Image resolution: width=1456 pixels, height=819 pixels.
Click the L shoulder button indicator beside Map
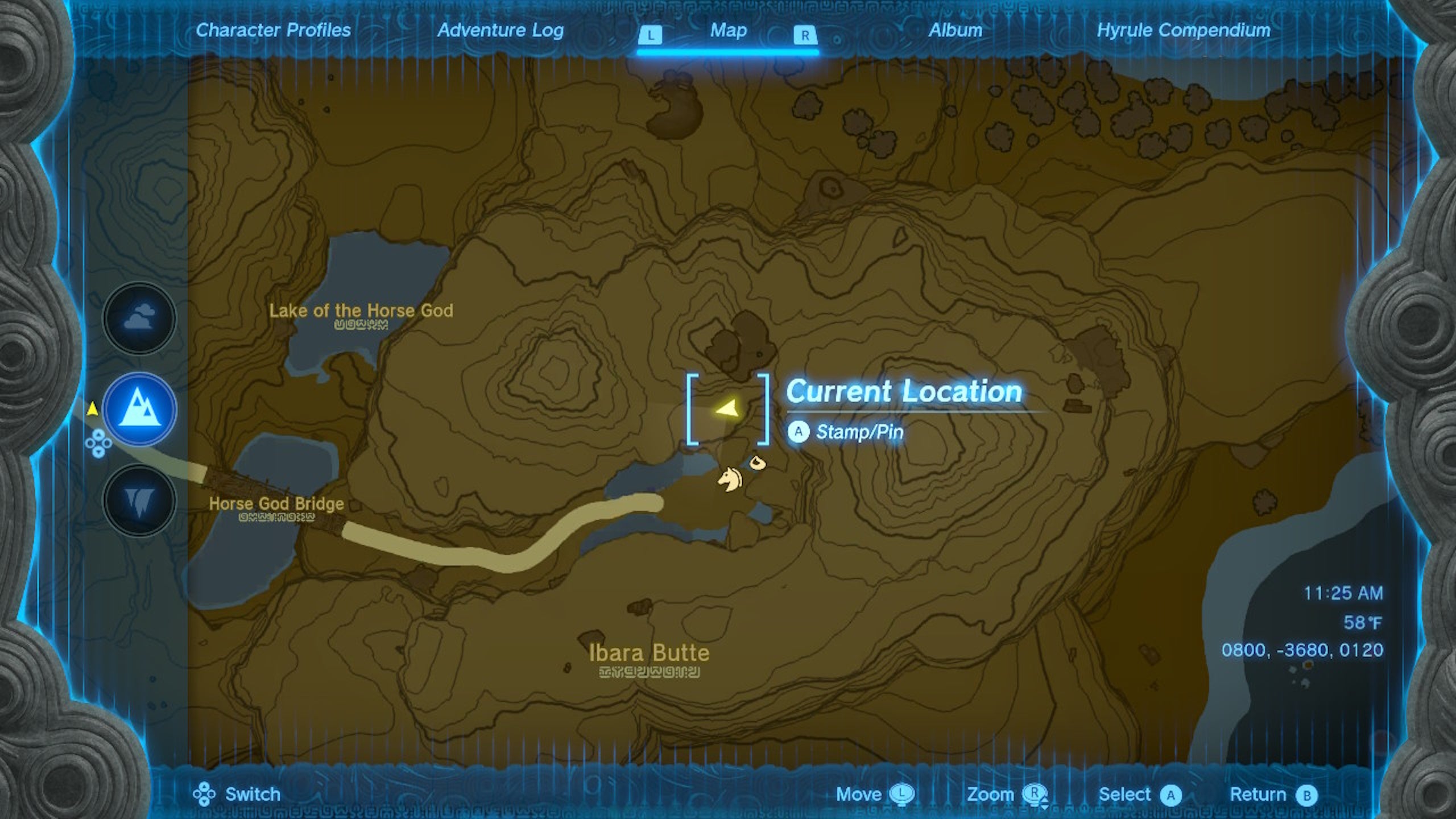[651, 35]
